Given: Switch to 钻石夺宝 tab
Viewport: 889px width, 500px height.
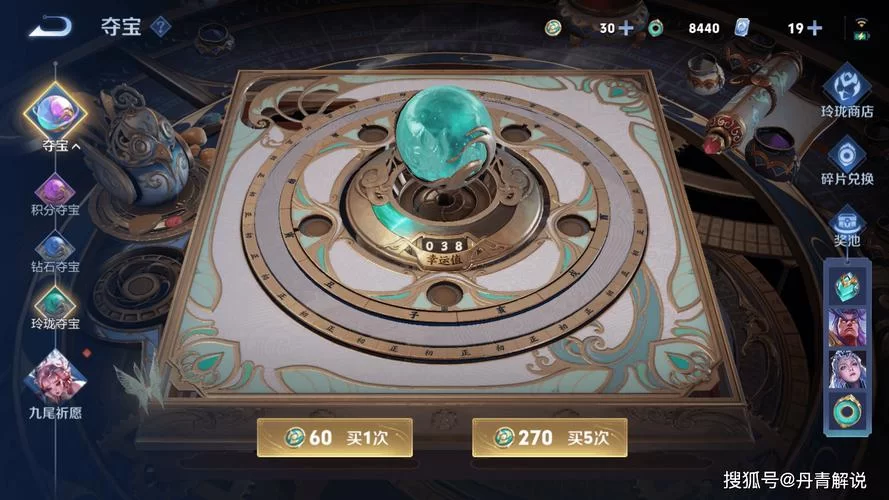Looking at the screenshot, I should [x=55, y=249].
